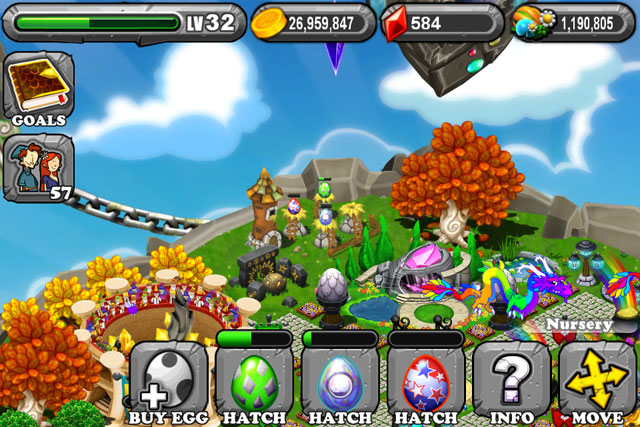Open the red gem shop counter

[x=440, y=22]
